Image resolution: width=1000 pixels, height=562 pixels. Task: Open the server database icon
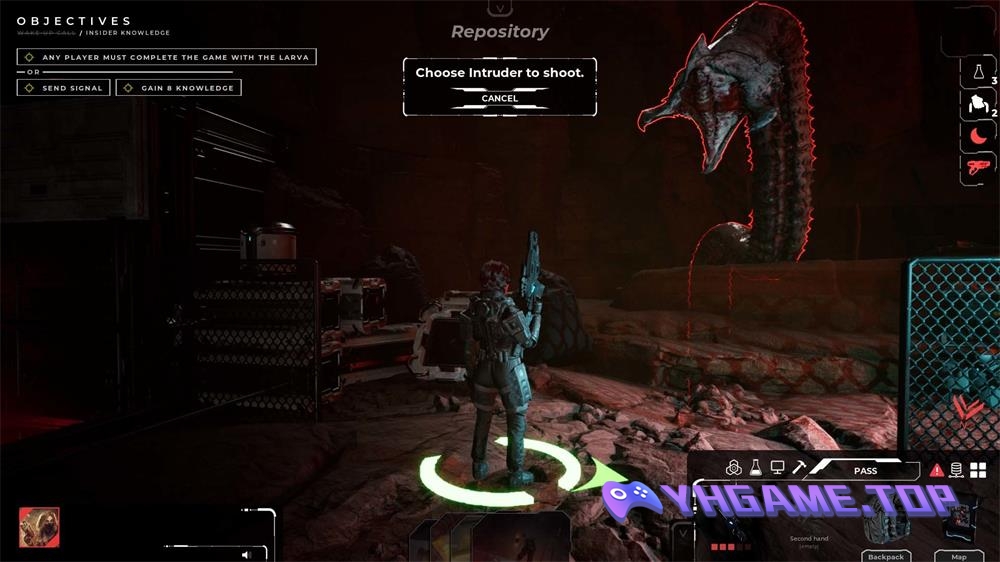click(956, 470)
